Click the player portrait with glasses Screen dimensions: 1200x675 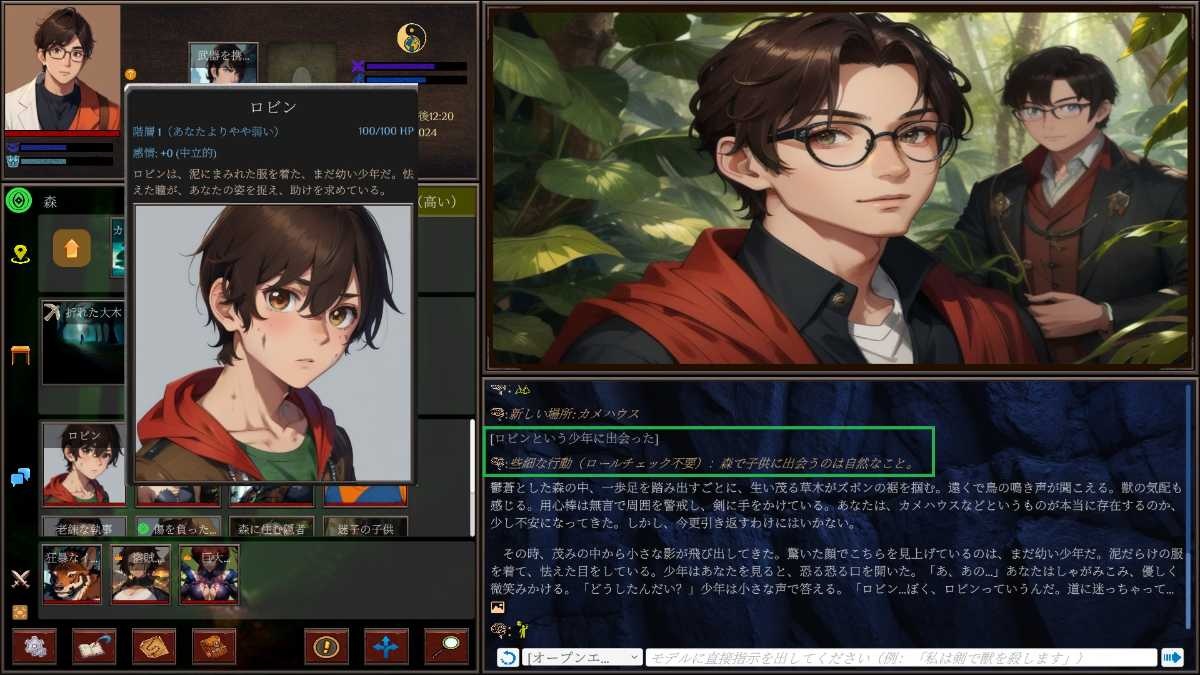(x=62, y=66)
